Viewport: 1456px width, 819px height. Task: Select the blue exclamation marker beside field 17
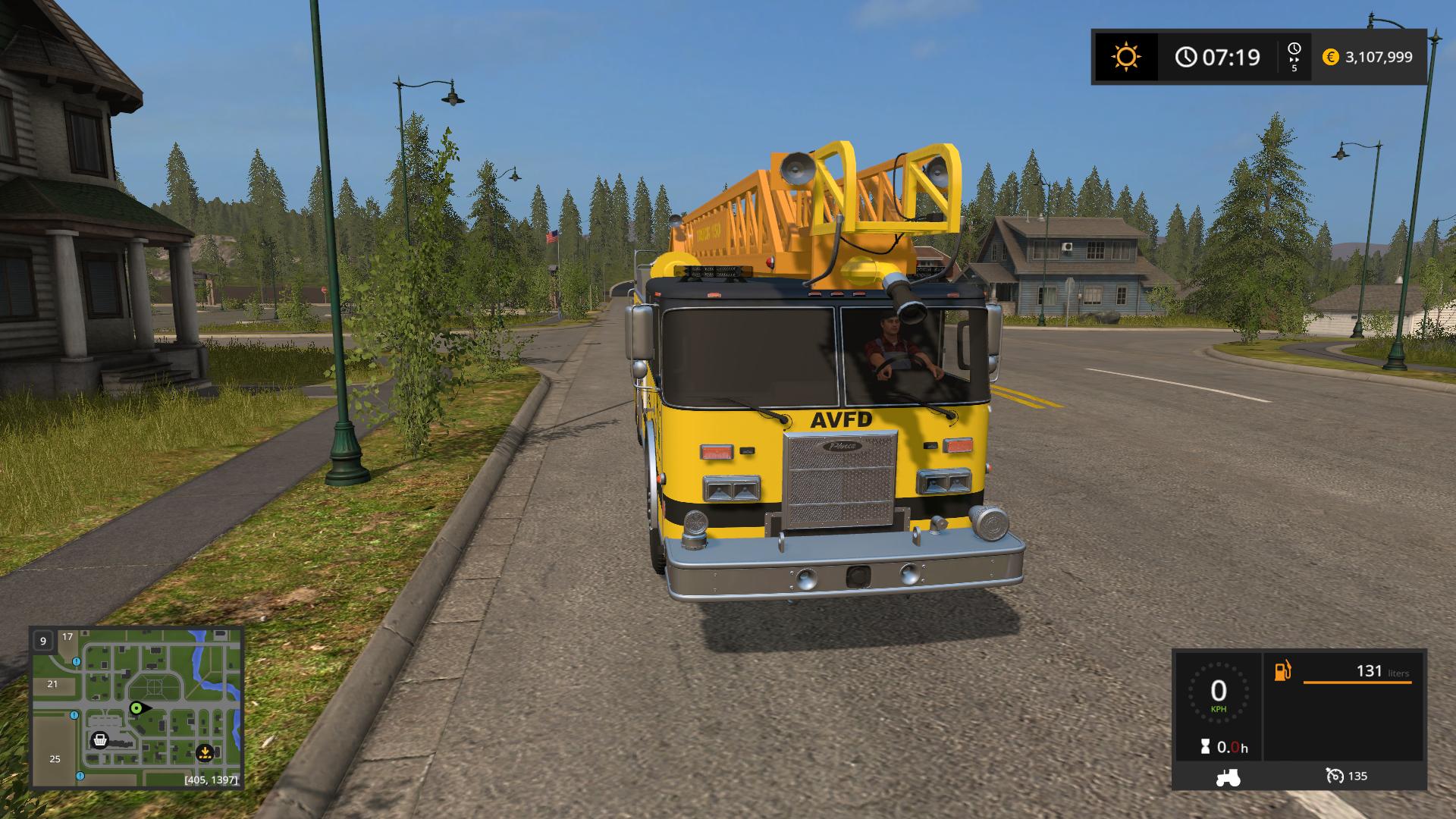tap(77, 662)
